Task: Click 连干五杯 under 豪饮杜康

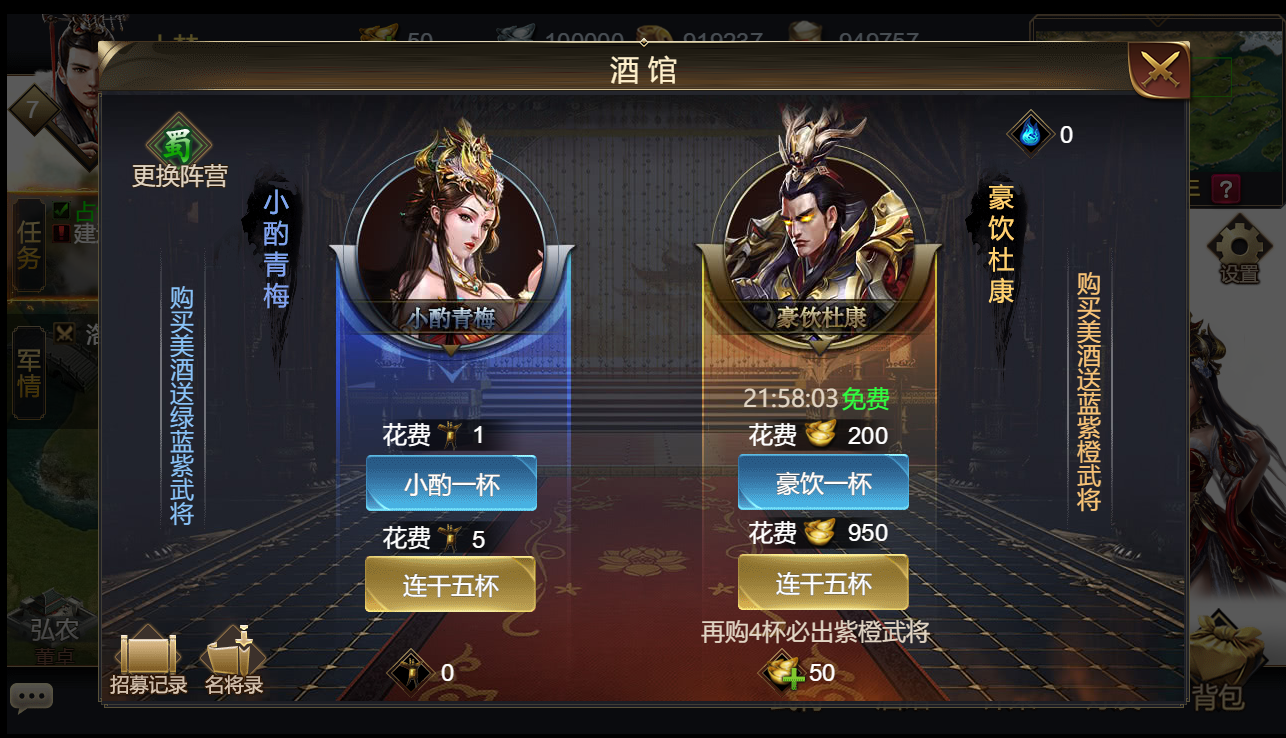Action: point(823,582)
